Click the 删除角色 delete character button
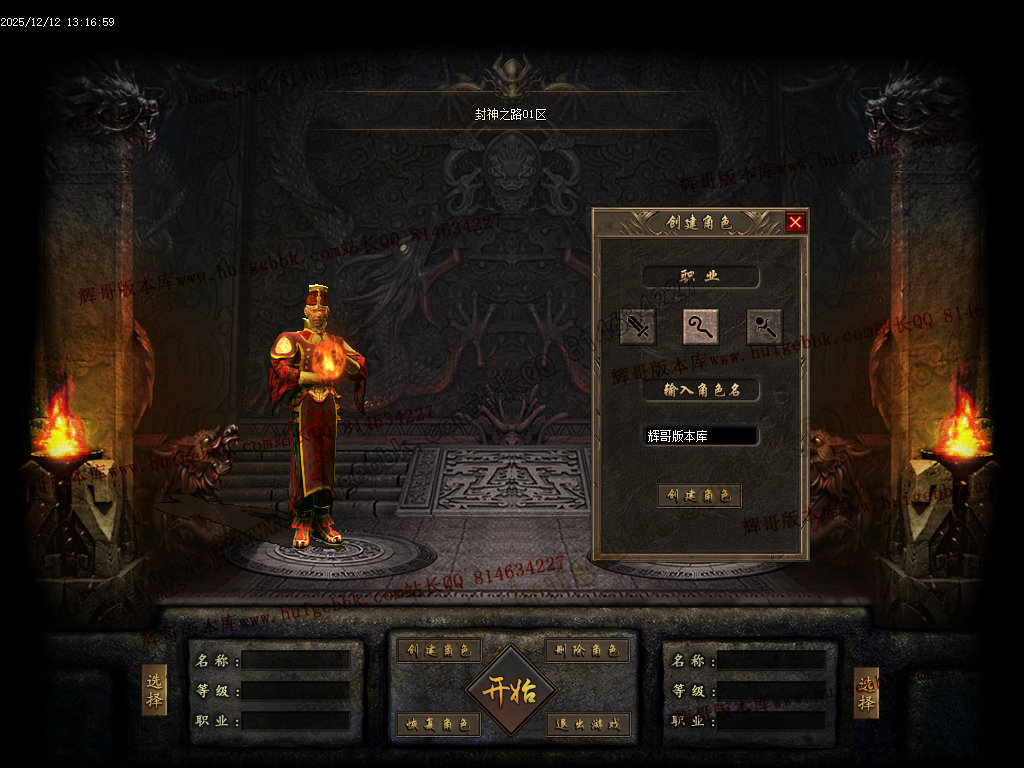 click(x=588, y=650)
